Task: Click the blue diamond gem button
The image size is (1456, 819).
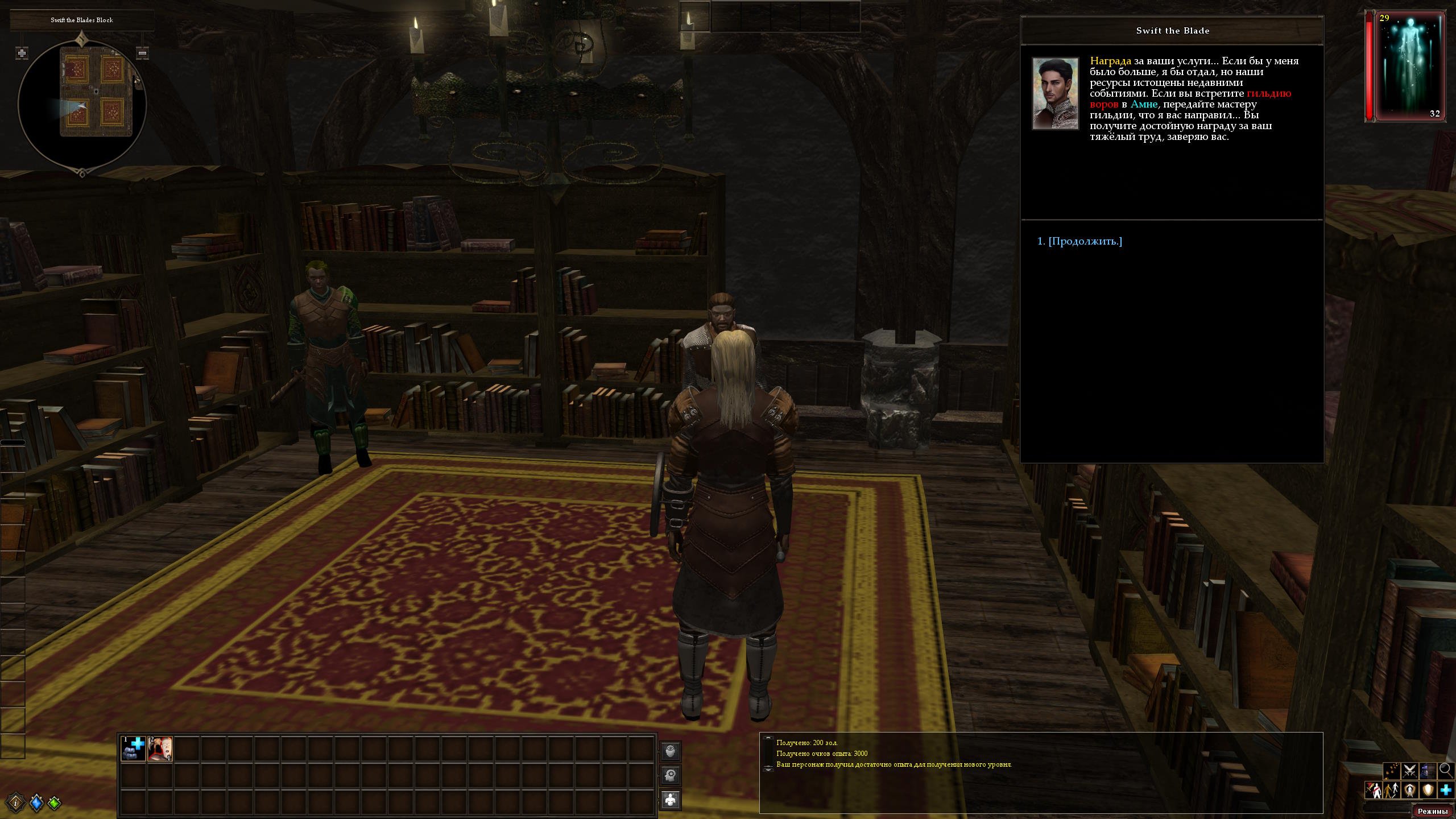Action: coord(36,803)
